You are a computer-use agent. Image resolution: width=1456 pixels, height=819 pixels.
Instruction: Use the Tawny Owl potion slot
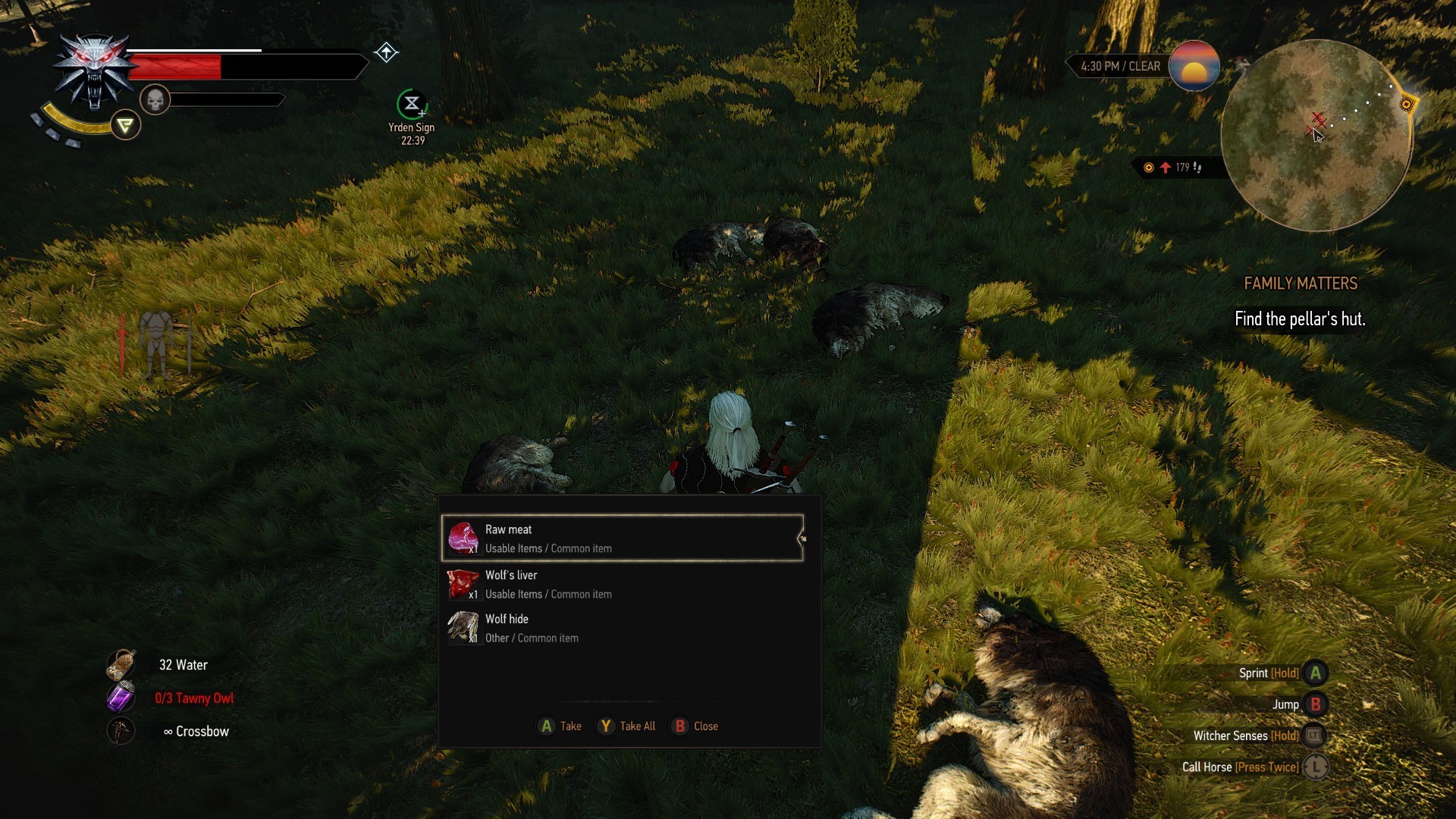click(x=121, y=698)
